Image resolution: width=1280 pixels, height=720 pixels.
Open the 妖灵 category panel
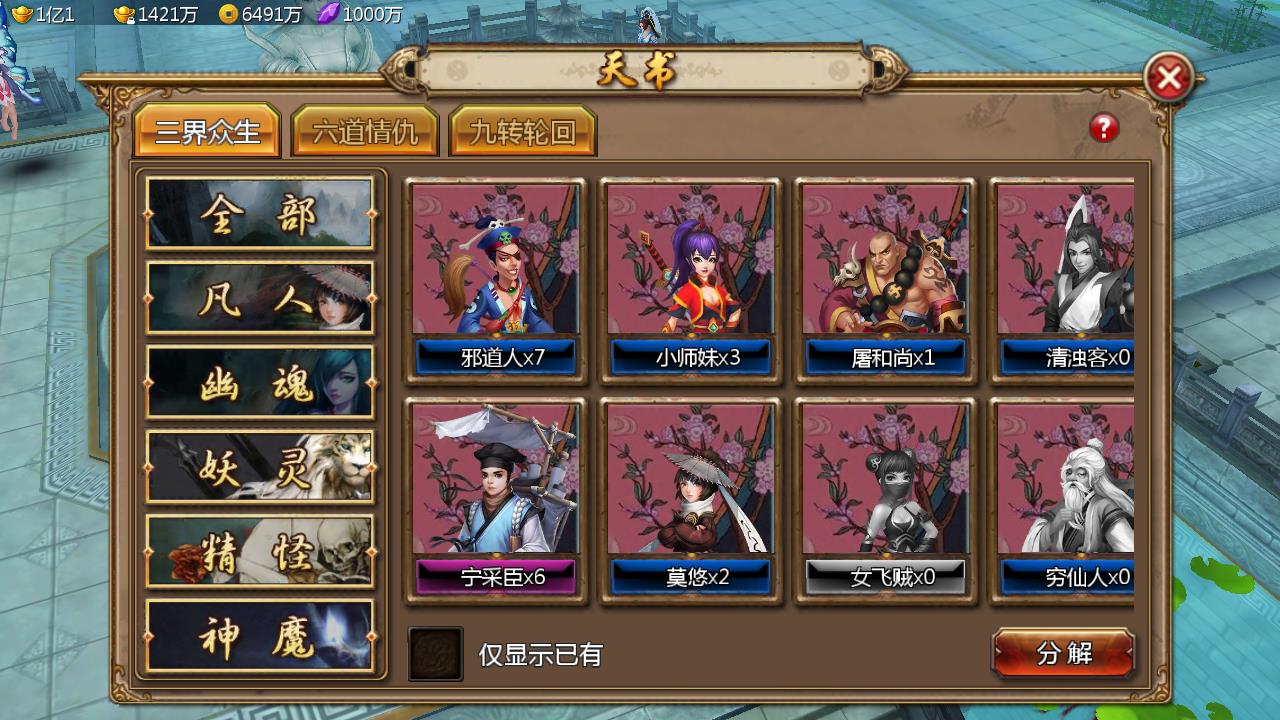[260, 466]
